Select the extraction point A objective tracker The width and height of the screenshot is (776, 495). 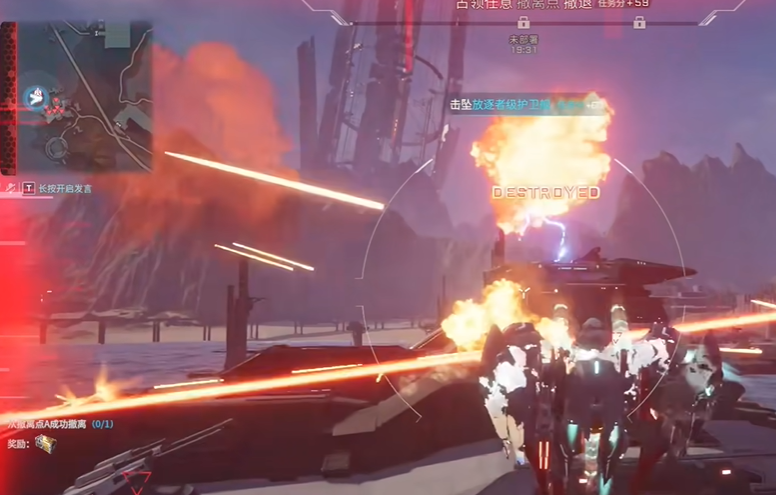60,424
